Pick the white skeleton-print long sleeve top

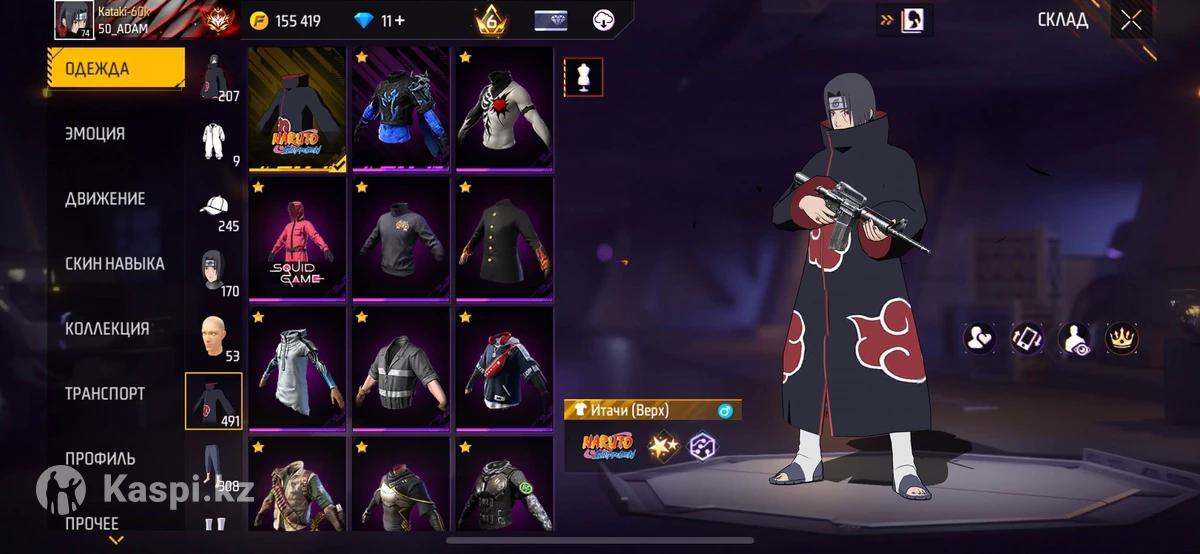504,108
